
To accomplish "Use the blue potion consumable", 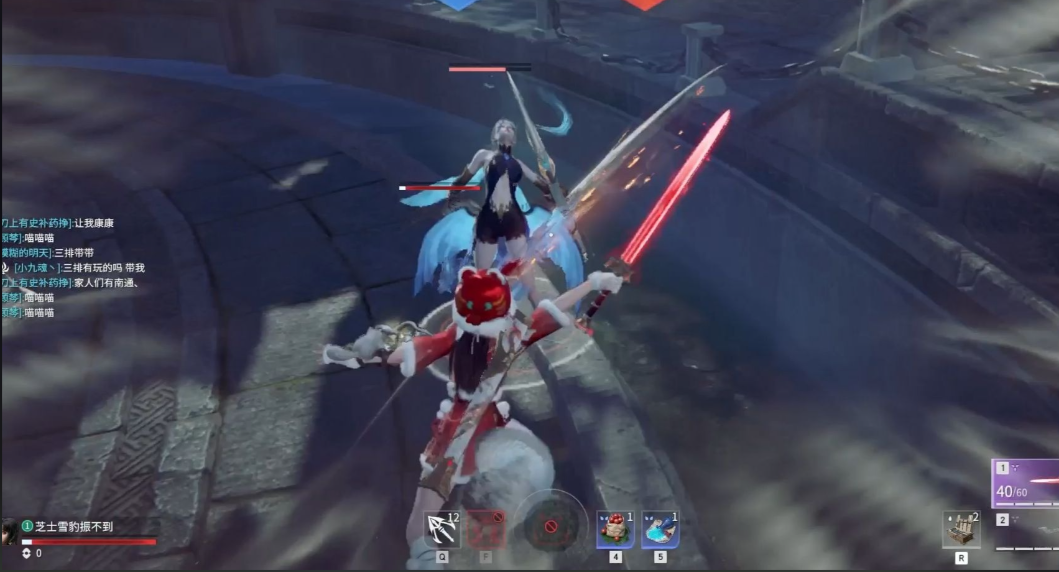I will [x=660, y=529].
